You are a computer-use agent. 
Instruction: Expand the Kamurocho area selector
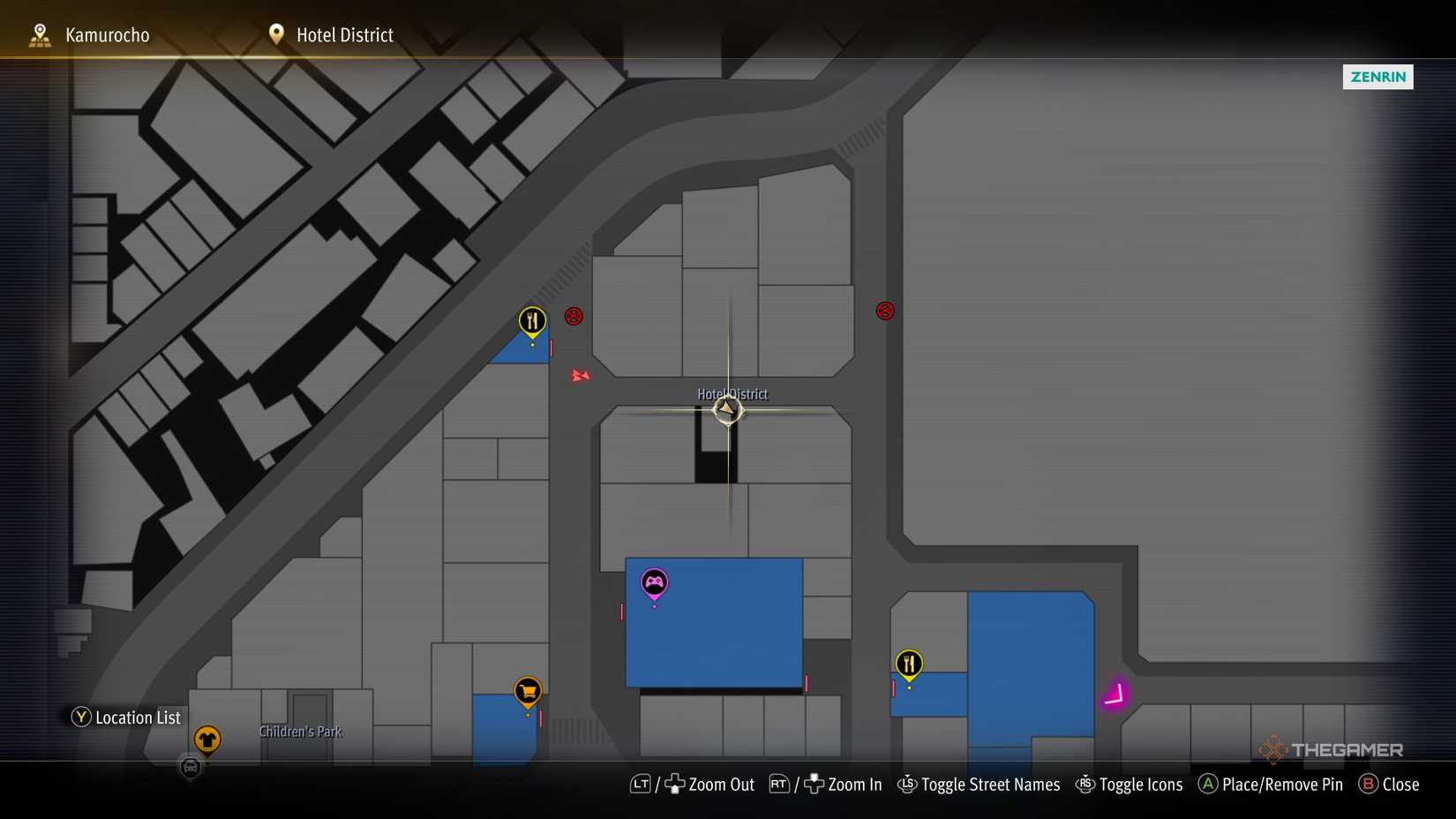pyautogui.click(x=106, y=34)
